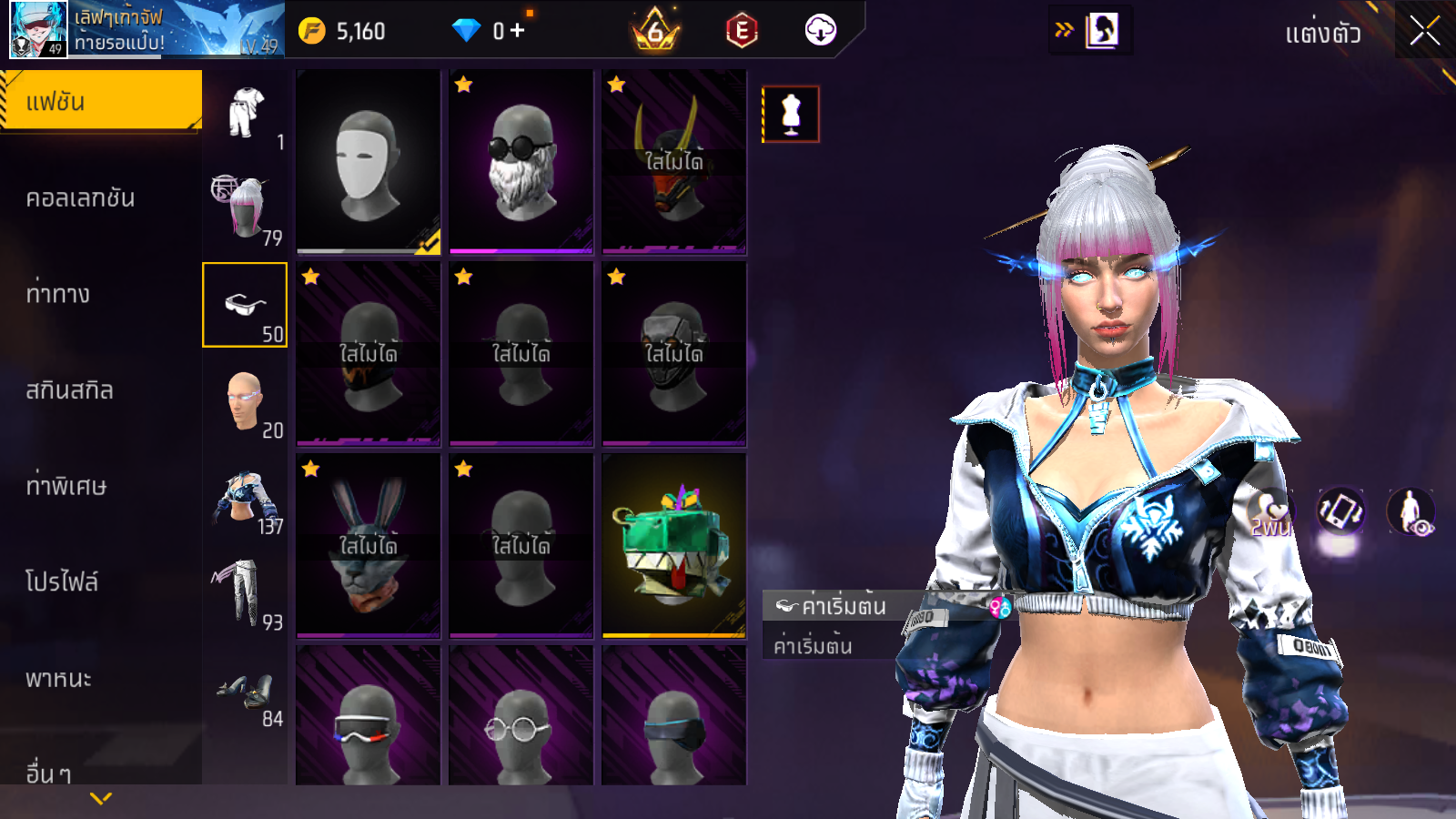Close the outfit screen with the X
This screenshot has height=819, width=1456.
click(x=1424, y=31)
